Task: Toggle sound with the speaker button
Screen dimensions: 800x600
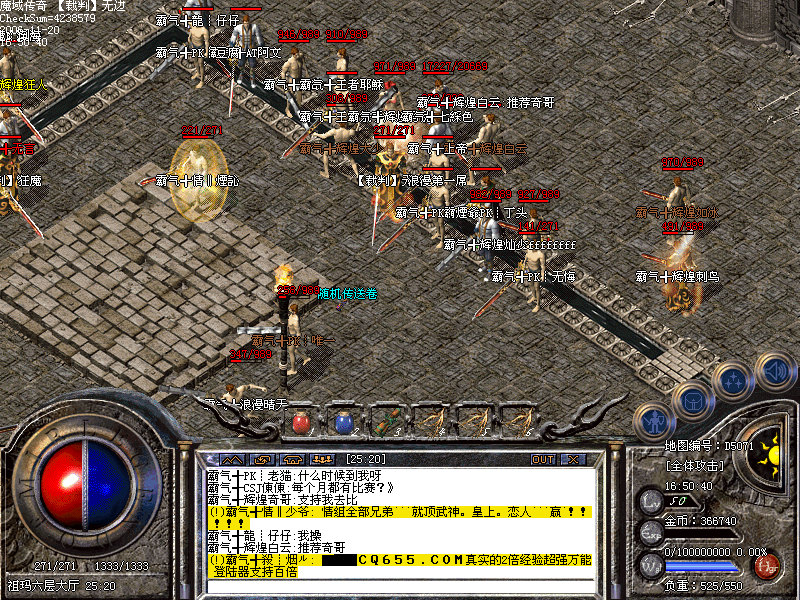Action: (773, 370)
